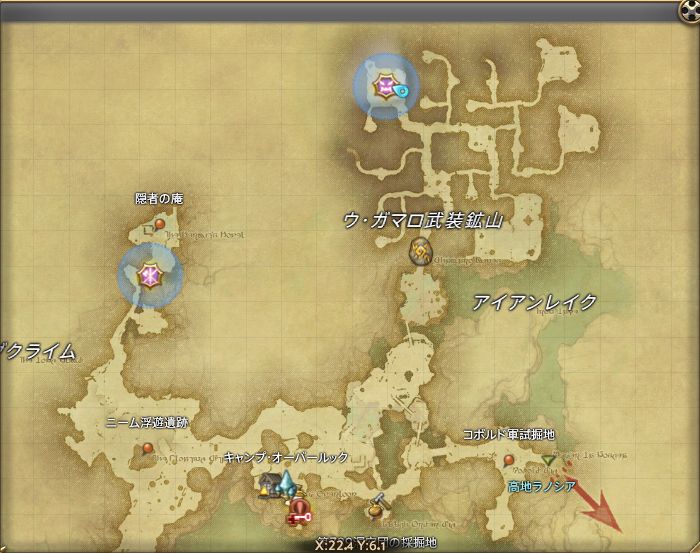Image resolution: width=700 pixels, height=553 pixels.
Task: Choose the Camp Overlook aetheryte crystal icon
Action: 287,485
